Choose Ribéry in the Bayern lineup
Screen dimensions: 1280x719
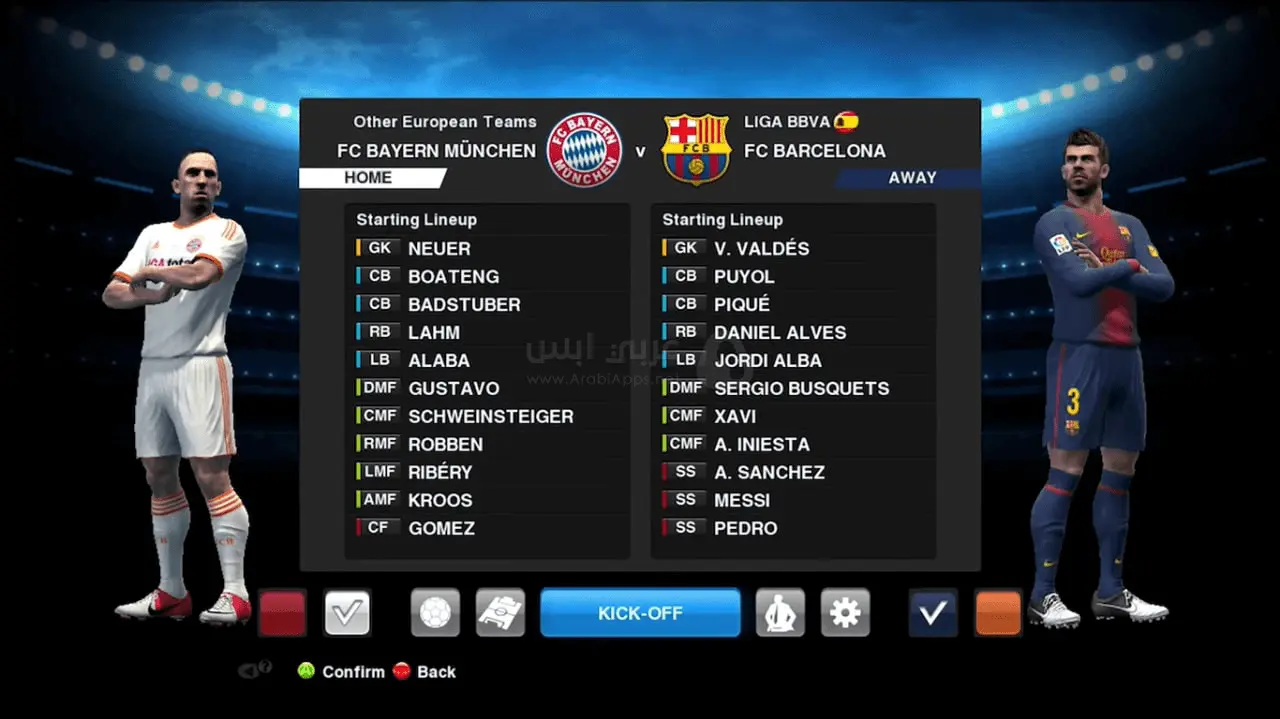point(440,472)
